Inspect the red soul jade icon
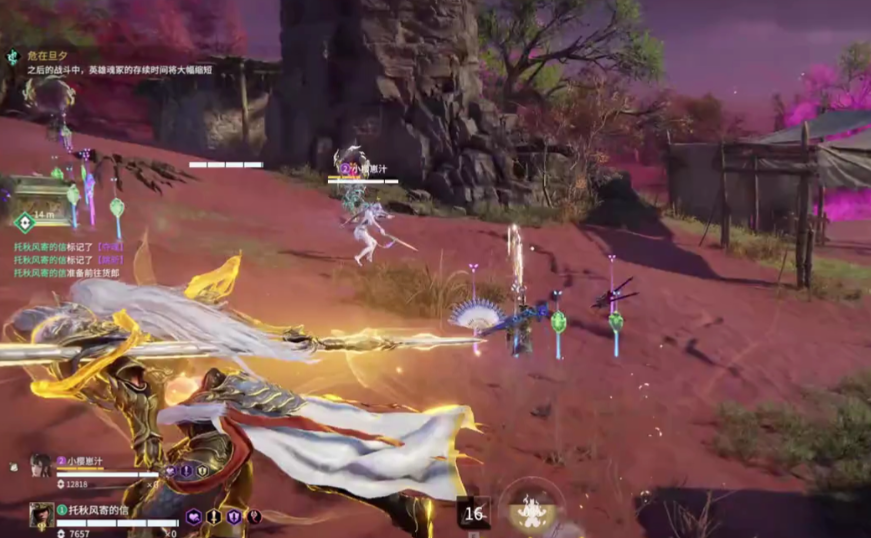871x538 pixels. tap(254, 517)
